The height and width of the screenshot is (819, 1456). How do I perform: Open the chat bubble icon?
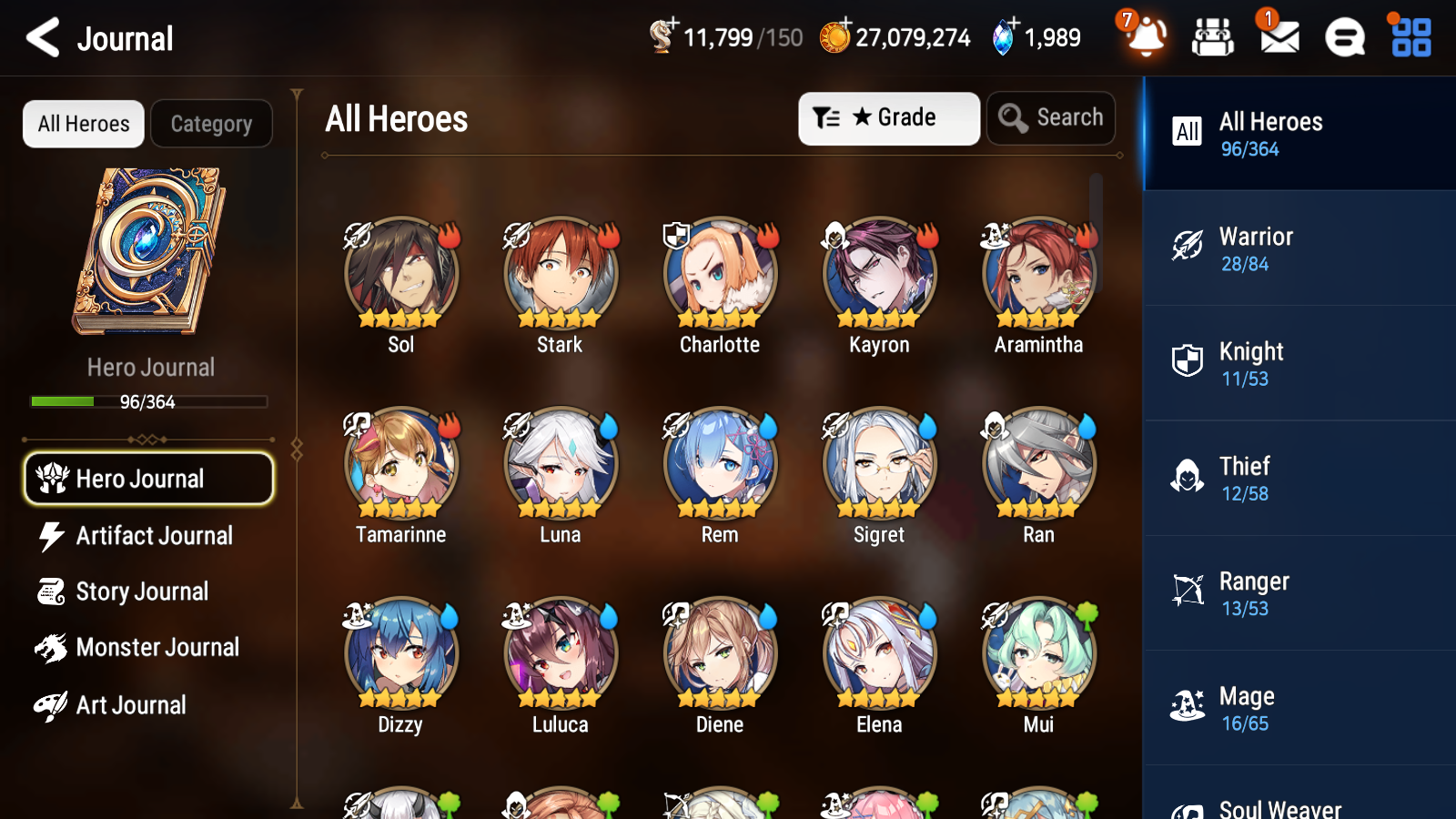click(x=1343, y=36)
